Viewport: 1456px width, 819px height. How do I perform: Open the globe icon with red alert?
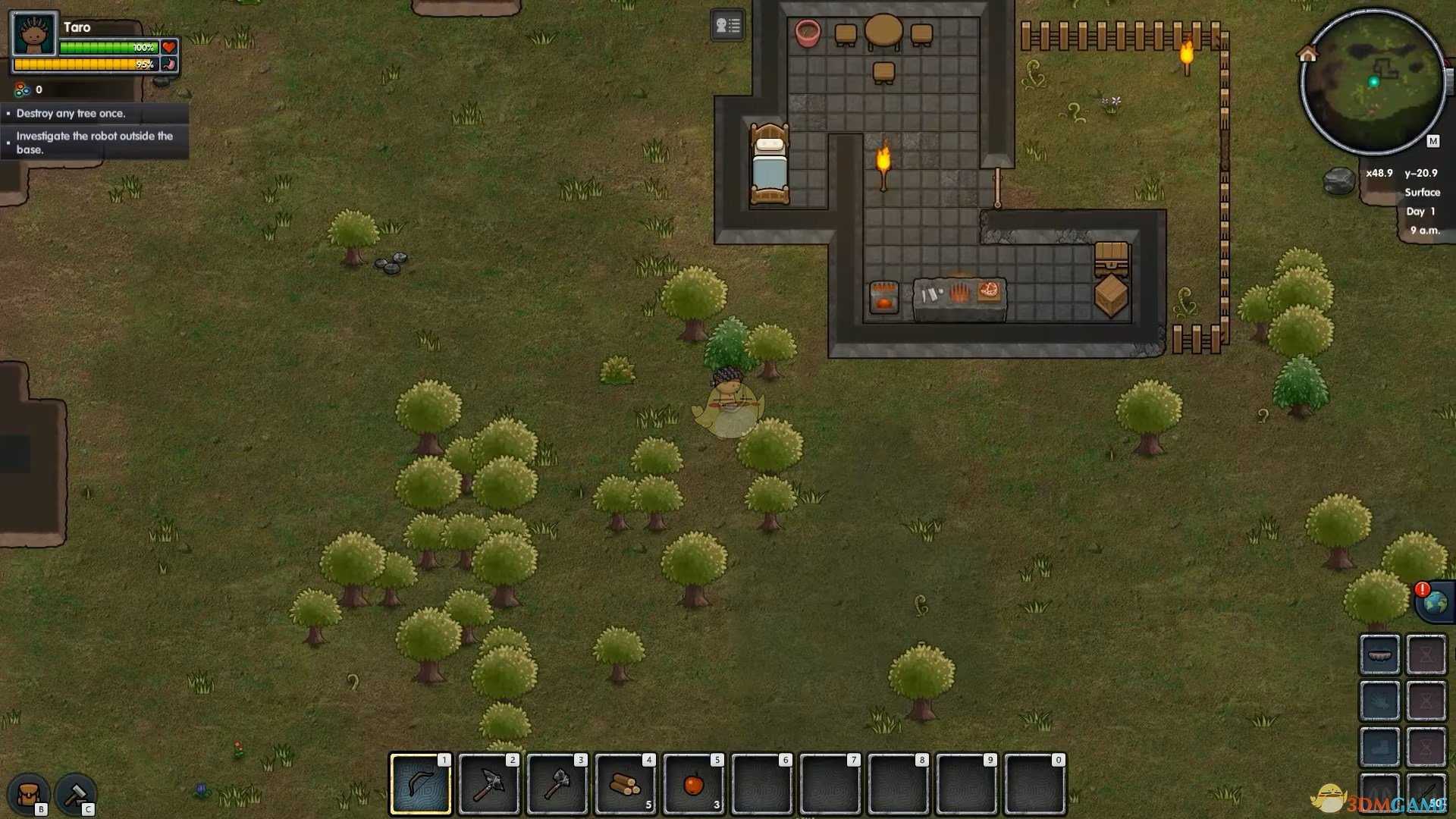click(1435, 602)
